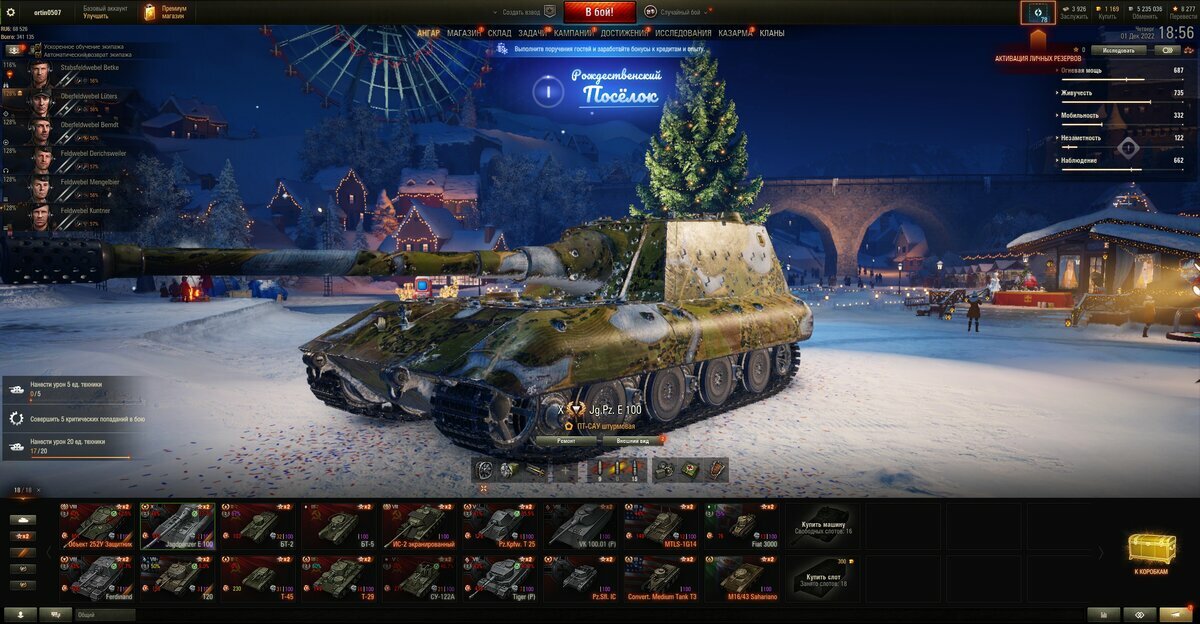Open the СКЛАД tab

tap(500, 33)
